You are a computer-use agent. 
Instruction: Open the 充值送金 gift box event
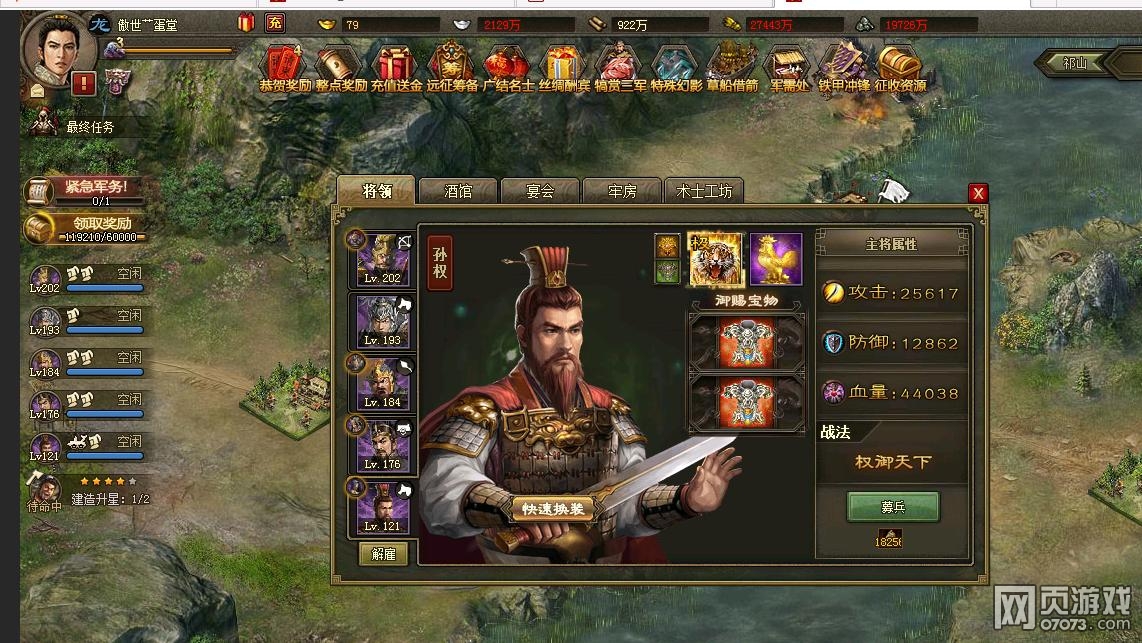pos(396,68)
